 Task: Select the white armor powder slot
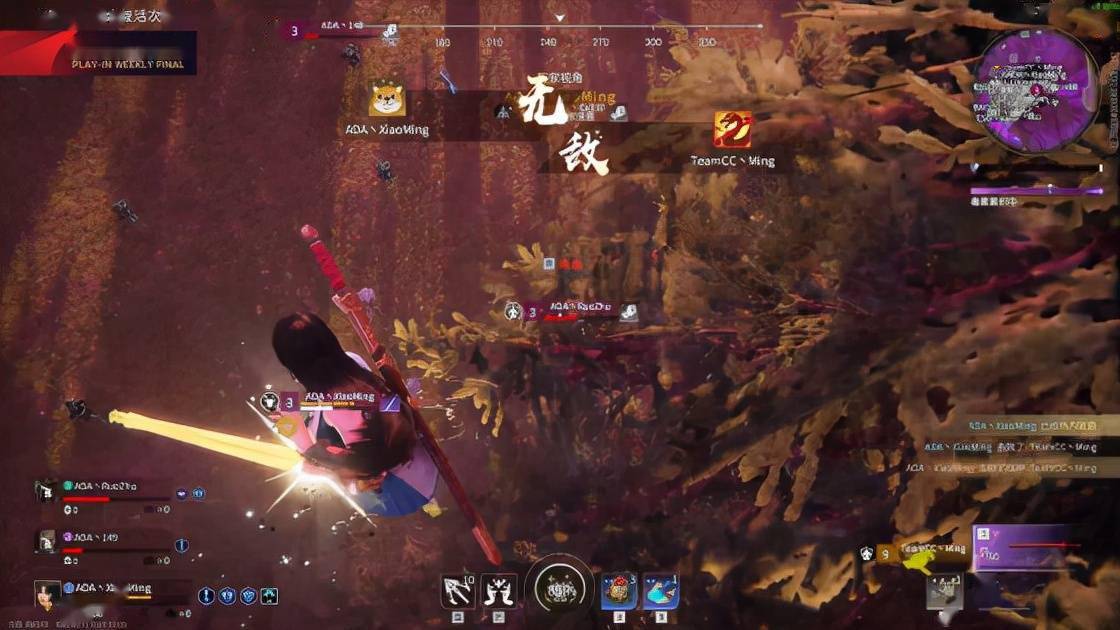tap(498, 591)
